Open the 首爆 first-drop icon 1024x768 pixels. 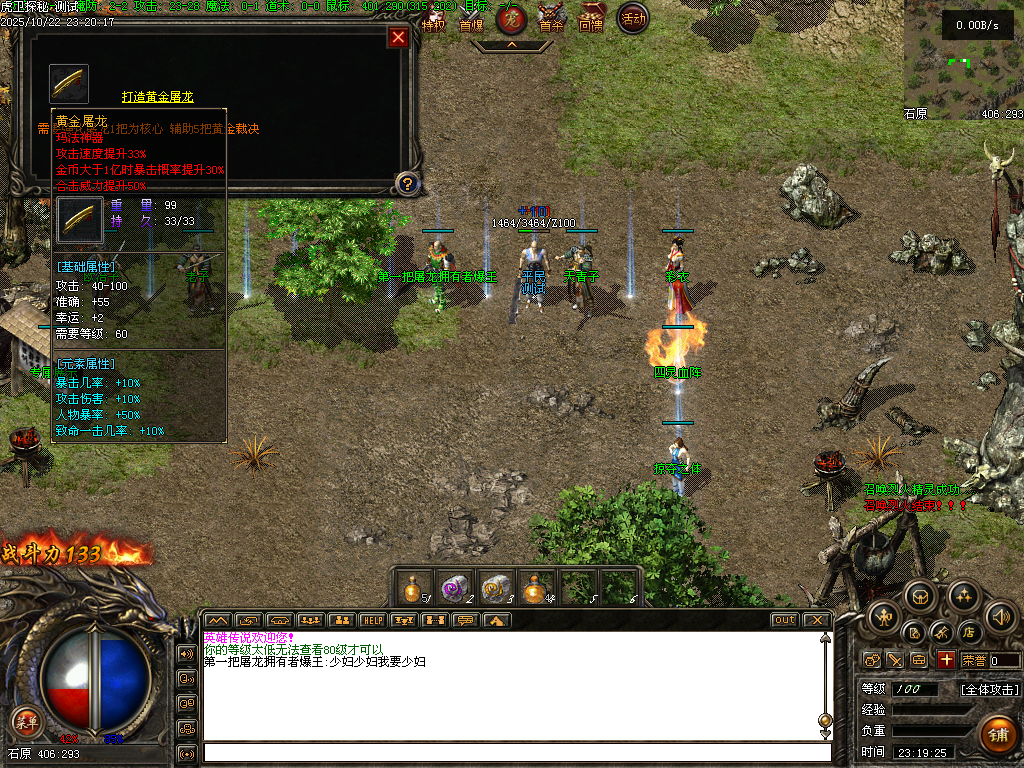tap(471, 18)
